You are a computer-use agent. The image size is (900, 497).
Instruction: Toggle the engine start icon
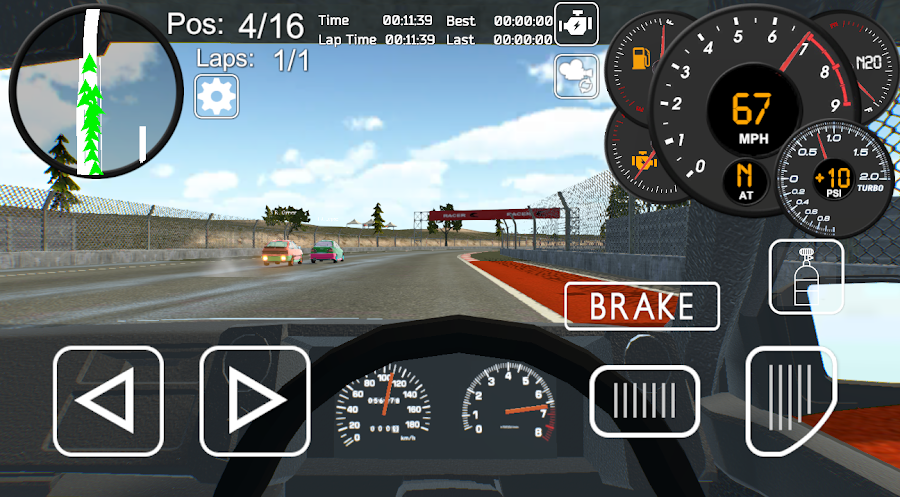577,22
